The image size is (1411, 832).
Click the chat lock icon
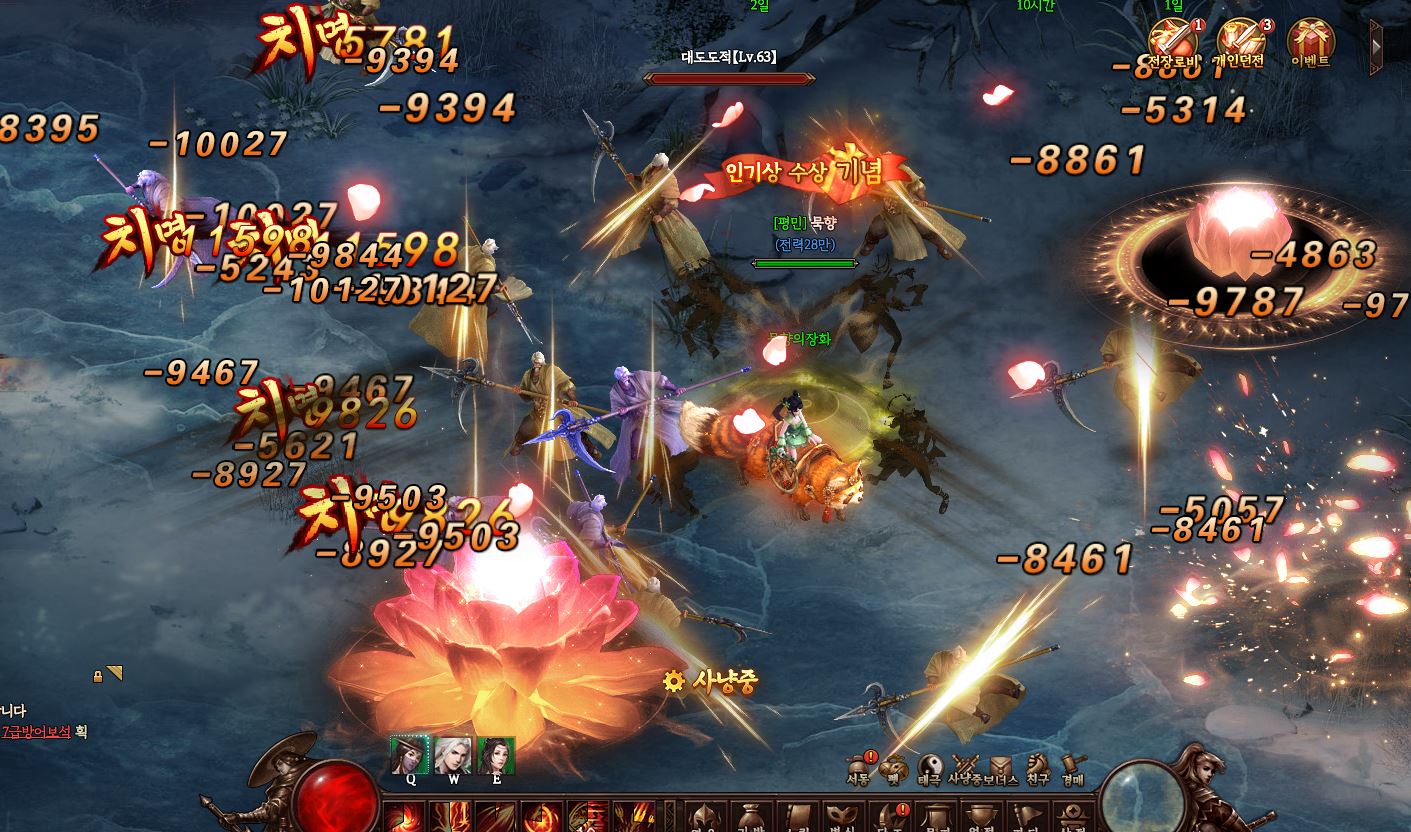[98, 676]
